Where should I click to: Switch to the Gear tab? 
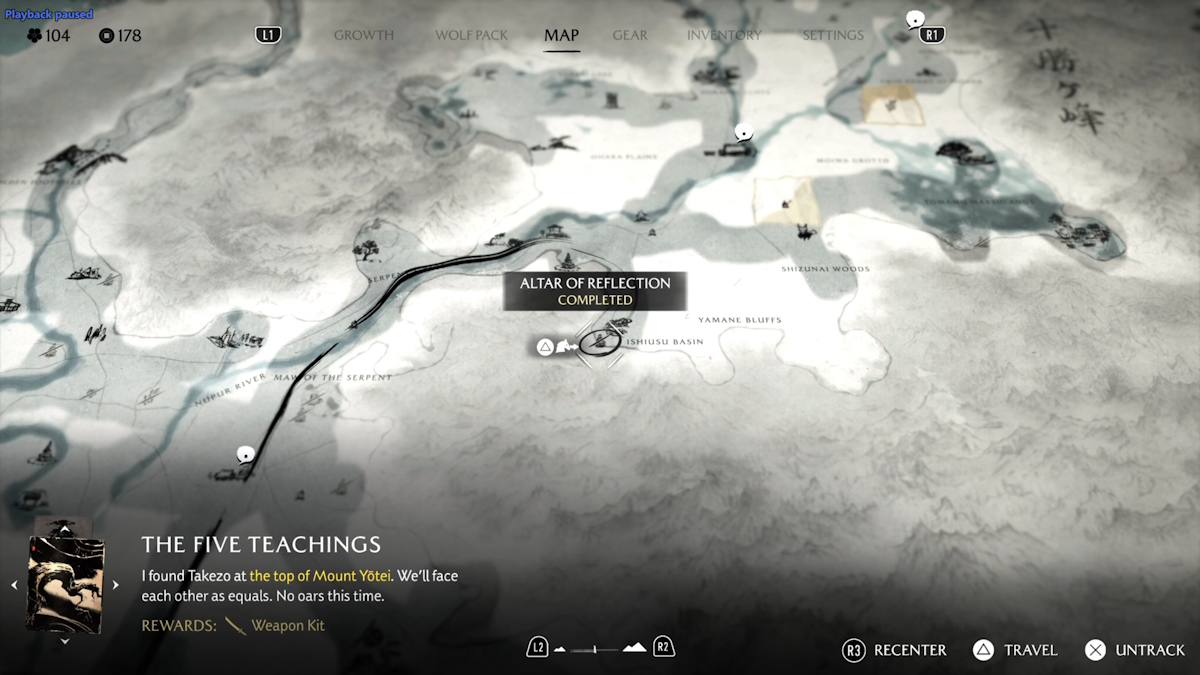click(x=630, y=35)
